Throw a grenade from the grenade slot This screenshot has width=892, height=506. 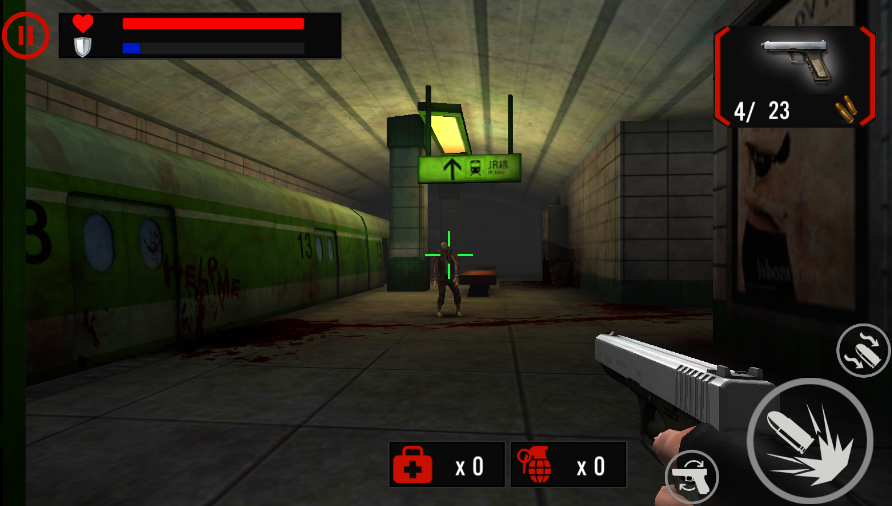pos(568,465)
